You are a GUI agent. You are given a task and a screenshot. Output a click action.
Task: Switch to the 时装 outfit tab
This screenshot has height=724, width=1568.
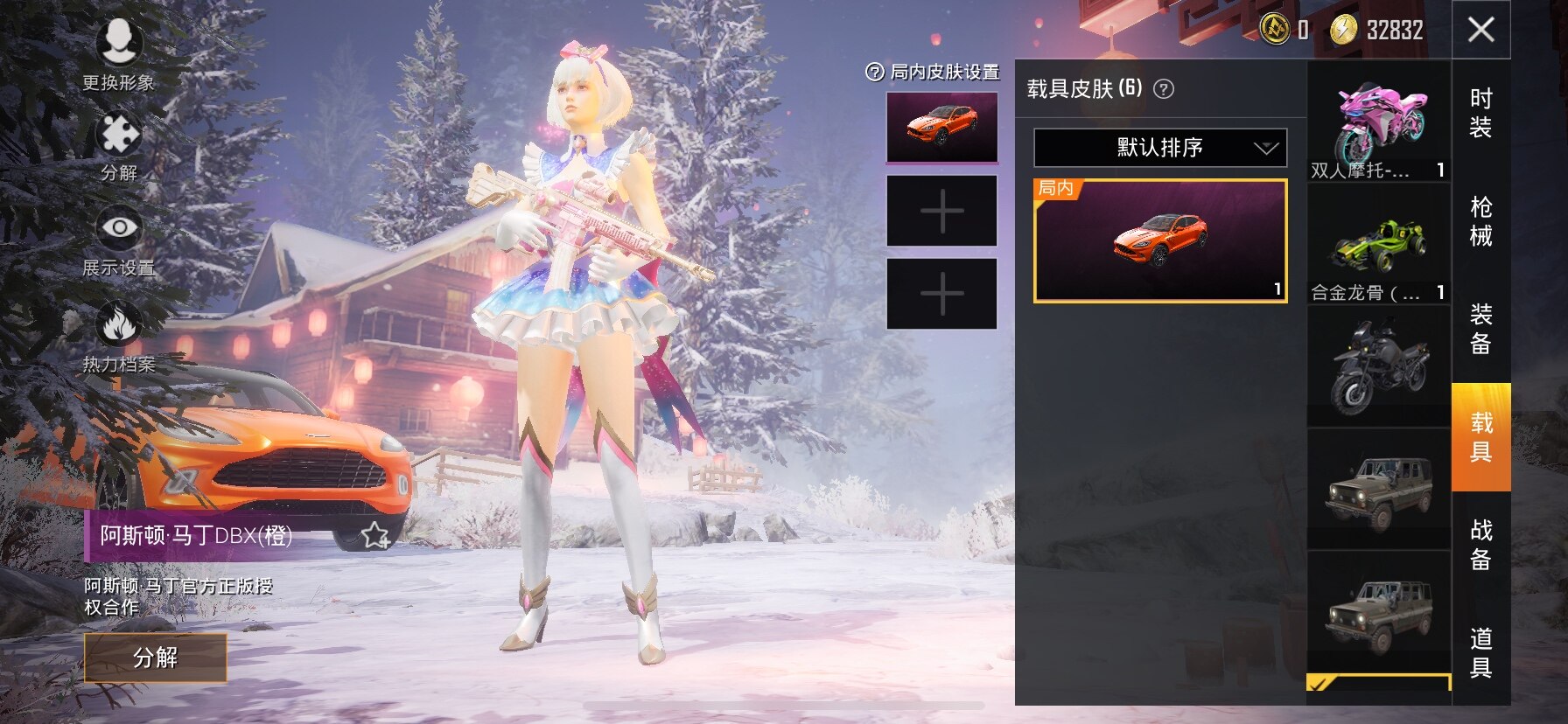pyautogui.click(x=1480, y=113)
